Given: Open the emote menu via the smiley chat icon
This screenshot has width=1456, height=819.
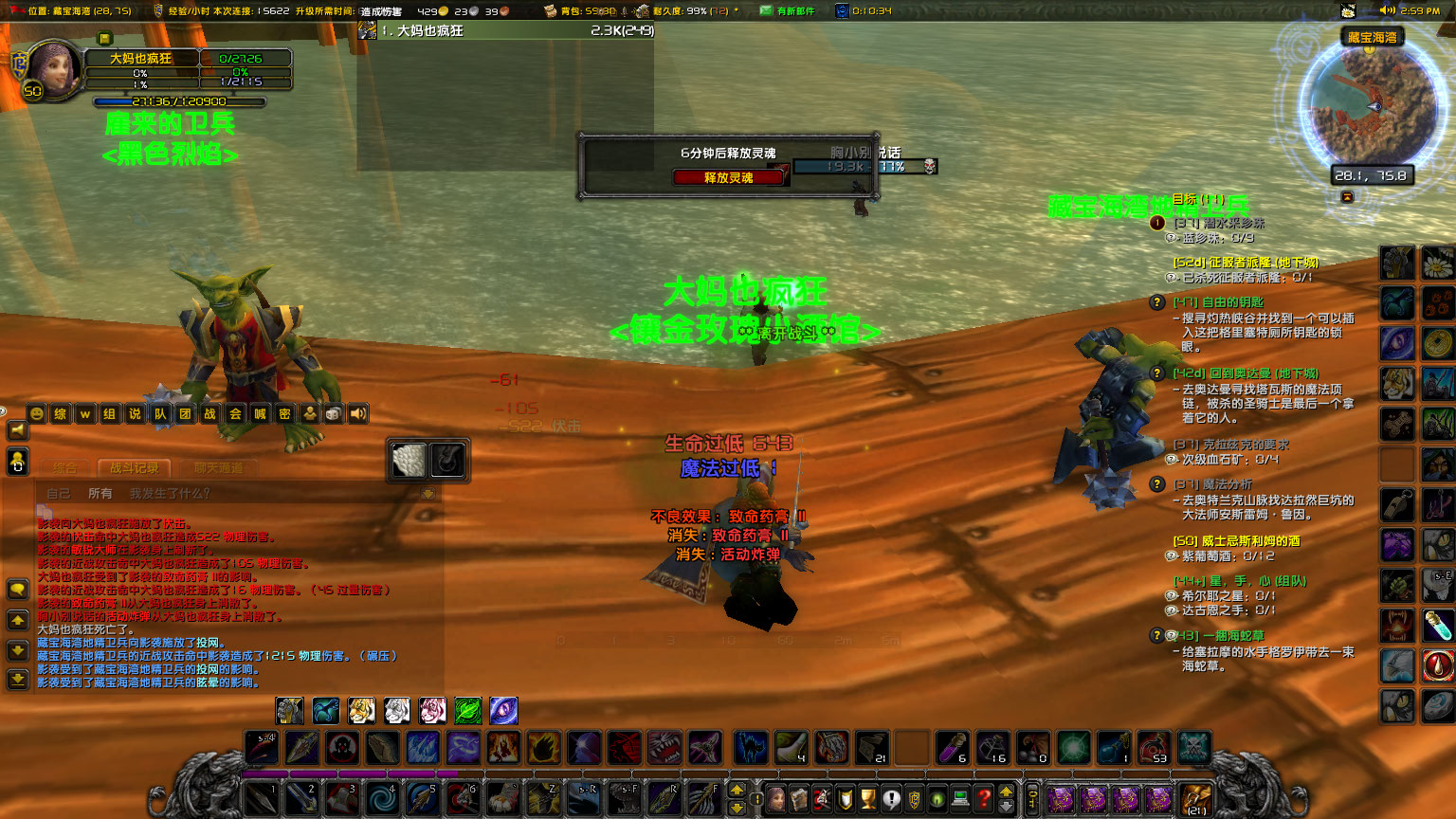Looking at the screenshot, I should [x=37, y=414].
